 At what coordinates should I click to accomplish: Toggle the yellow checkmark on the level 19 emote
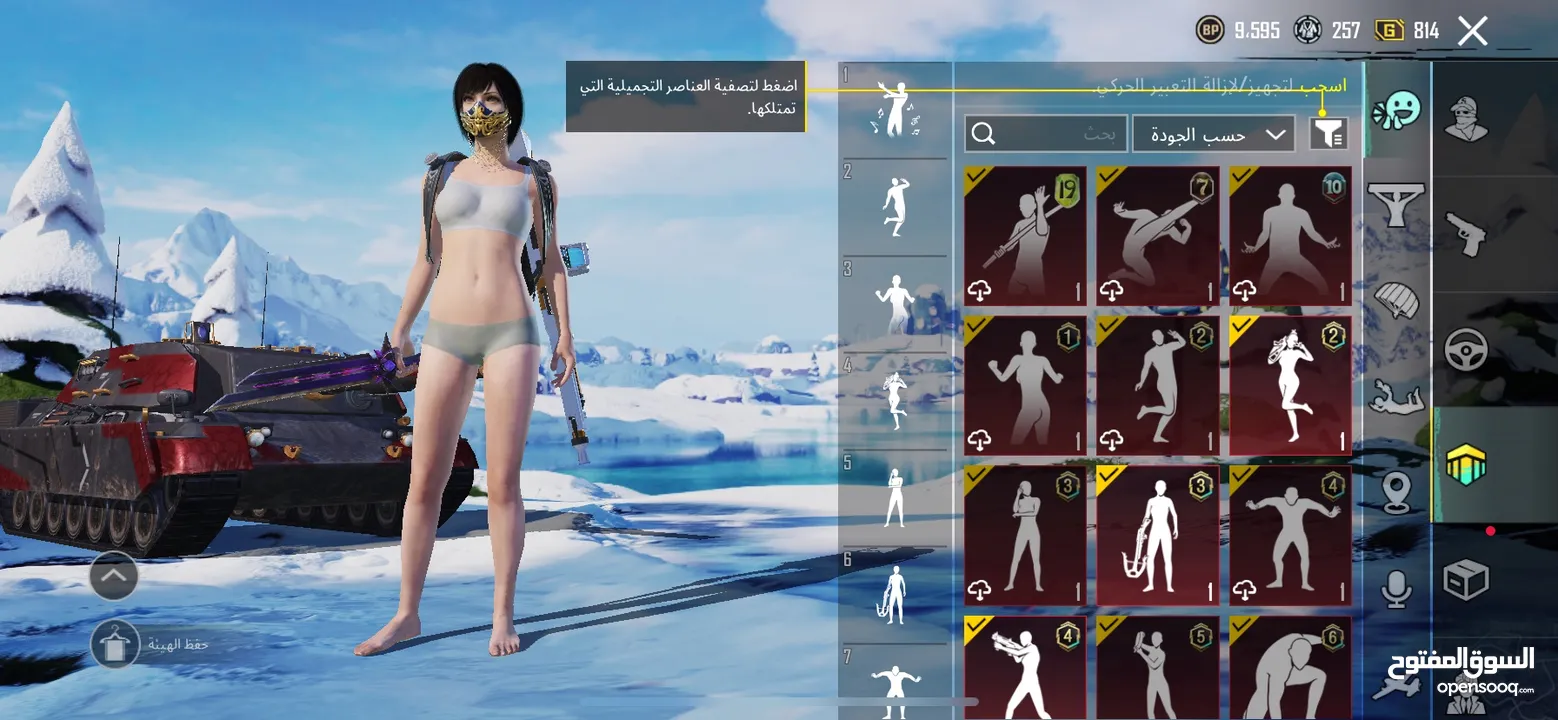[976, 177]
